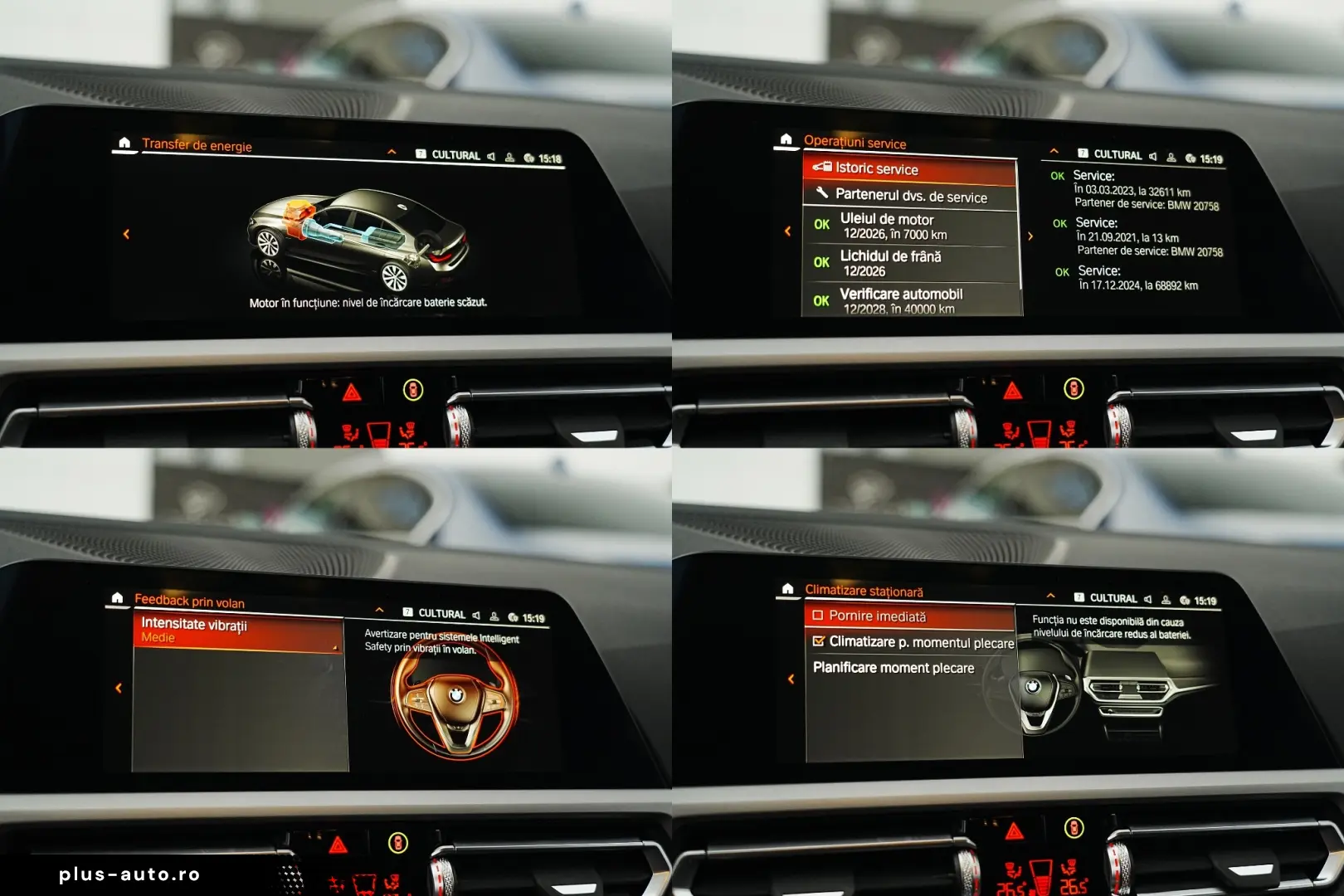Click home icon beside Transfer de energie
The width and height of the screenshot is (1344, 896).
point(124,144)
